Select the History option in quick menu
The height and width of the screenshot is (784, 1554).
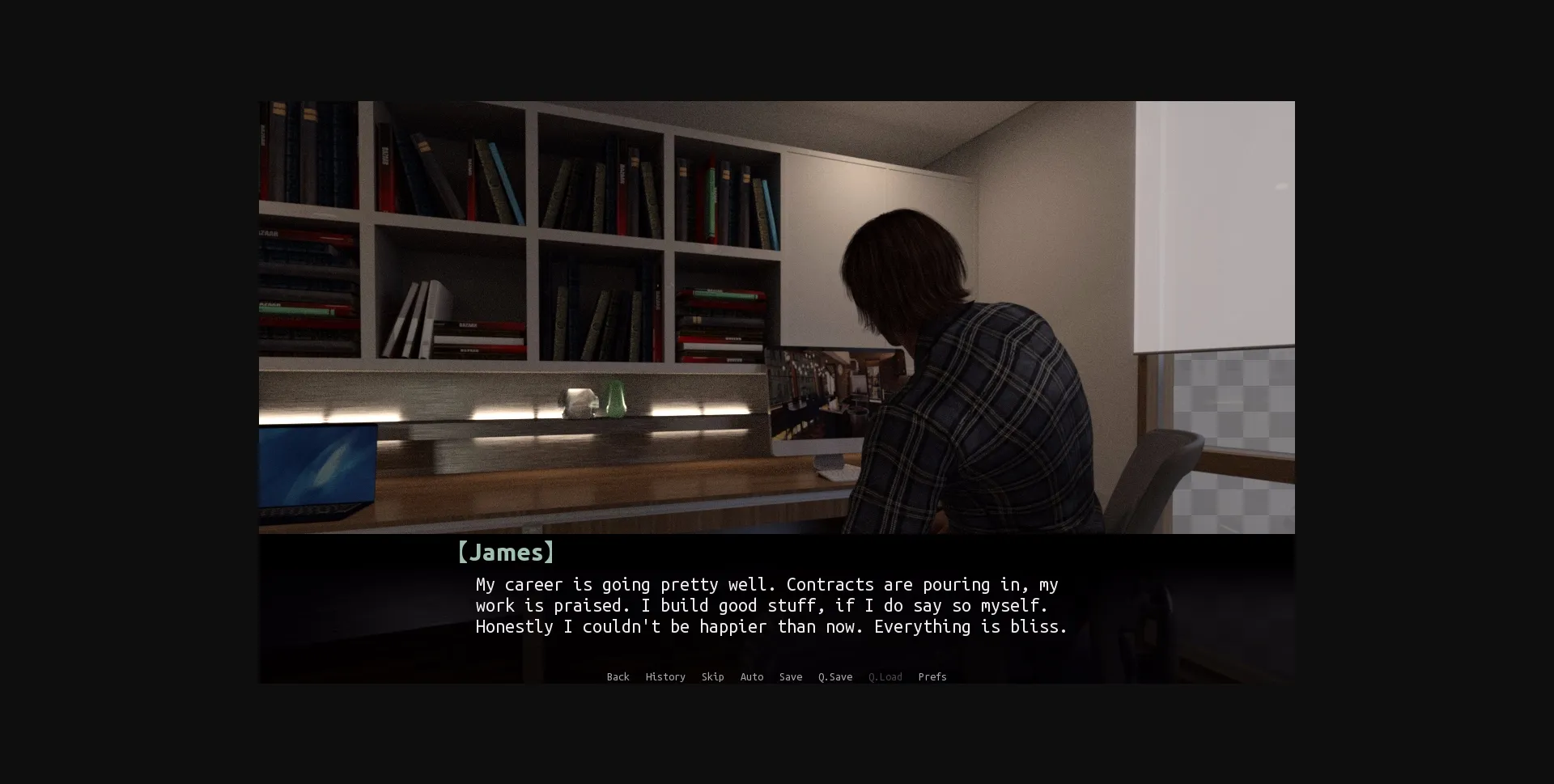pos(664,677)
